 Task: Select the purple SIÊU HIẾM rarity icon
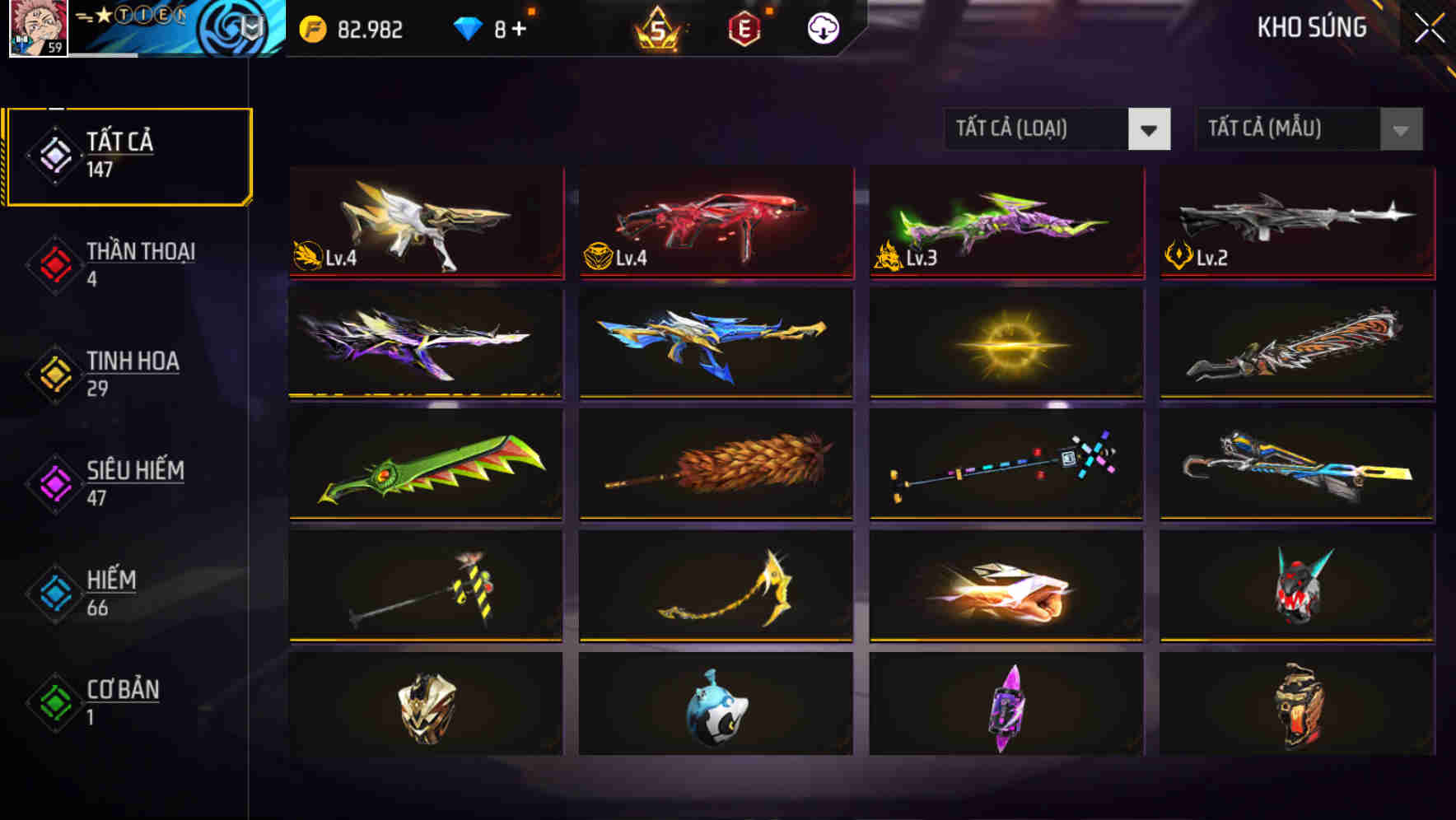(x=53, y=484)
